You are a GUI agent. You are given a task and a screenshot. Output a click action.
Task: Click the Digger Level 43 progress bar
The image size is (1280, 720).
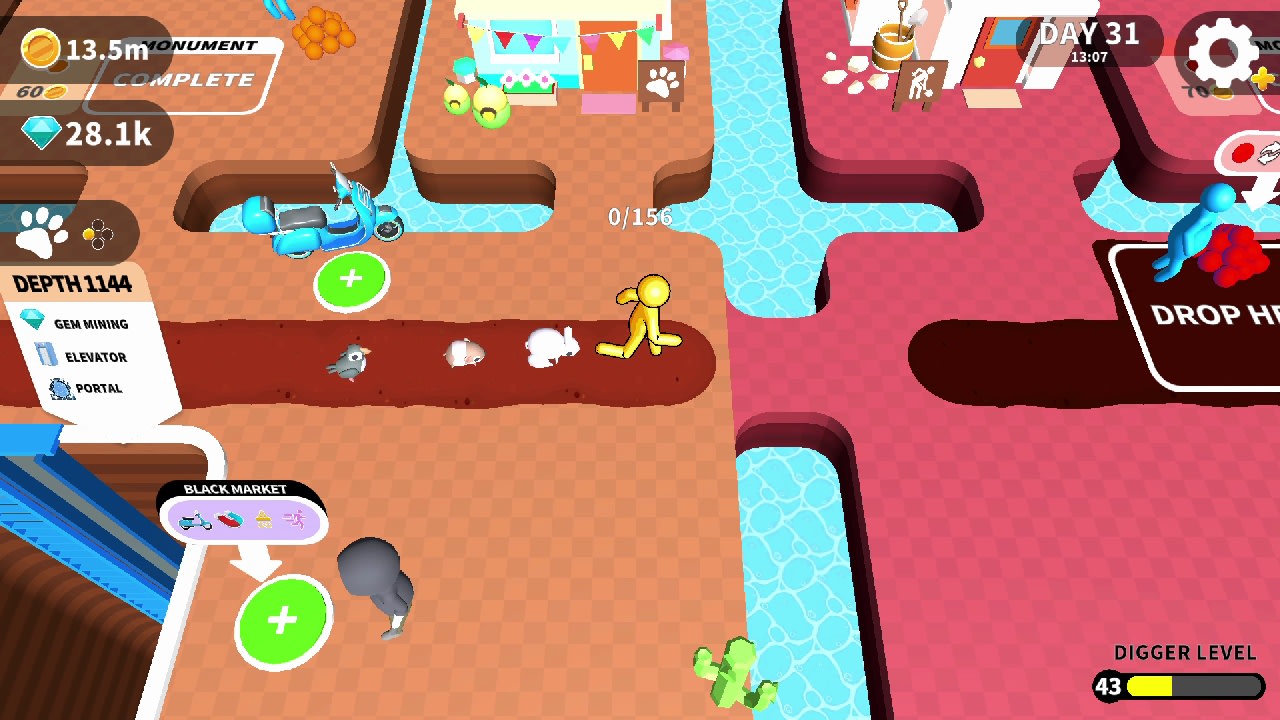1180,686
